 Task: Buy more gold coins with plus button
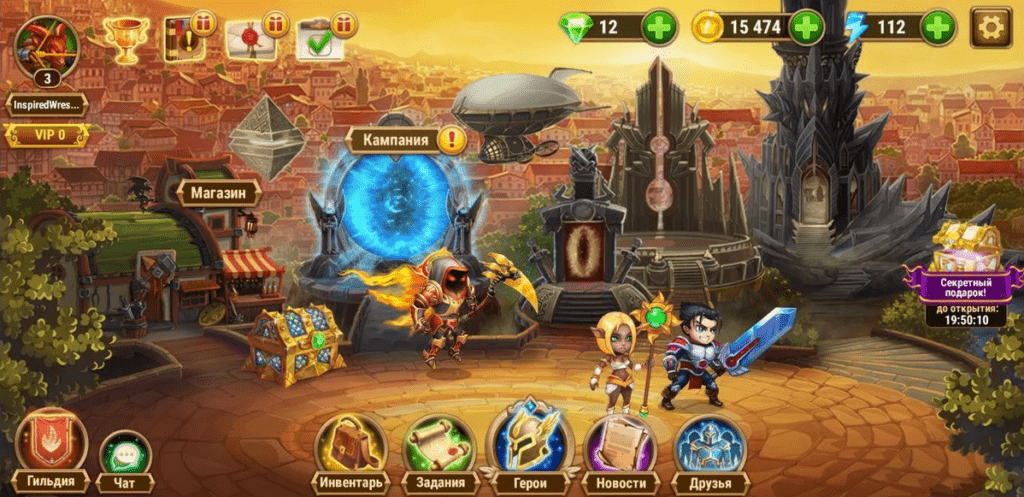[806, 28]
